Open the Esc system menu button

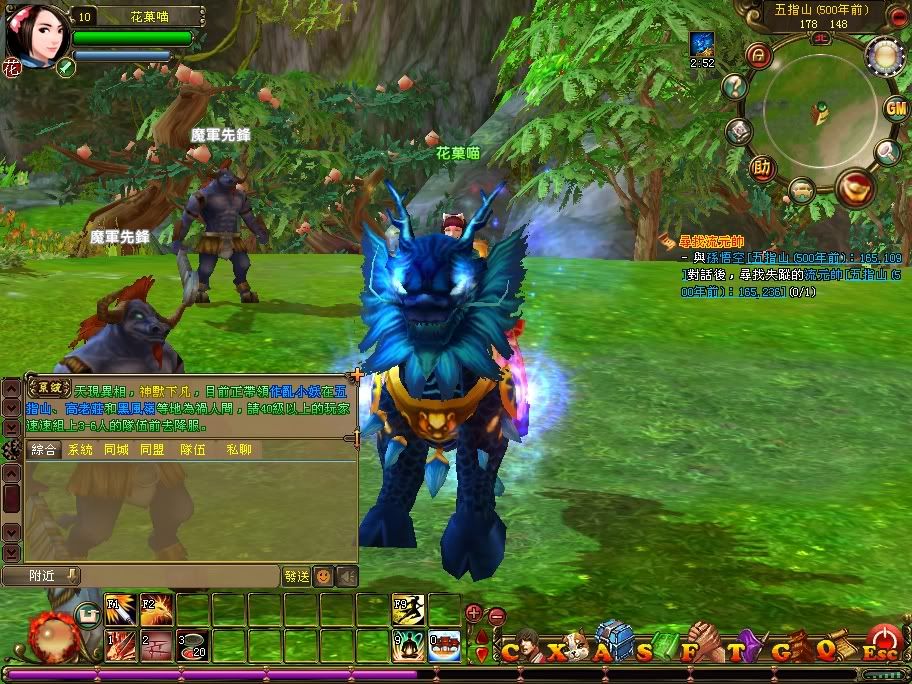coord(881,643)
